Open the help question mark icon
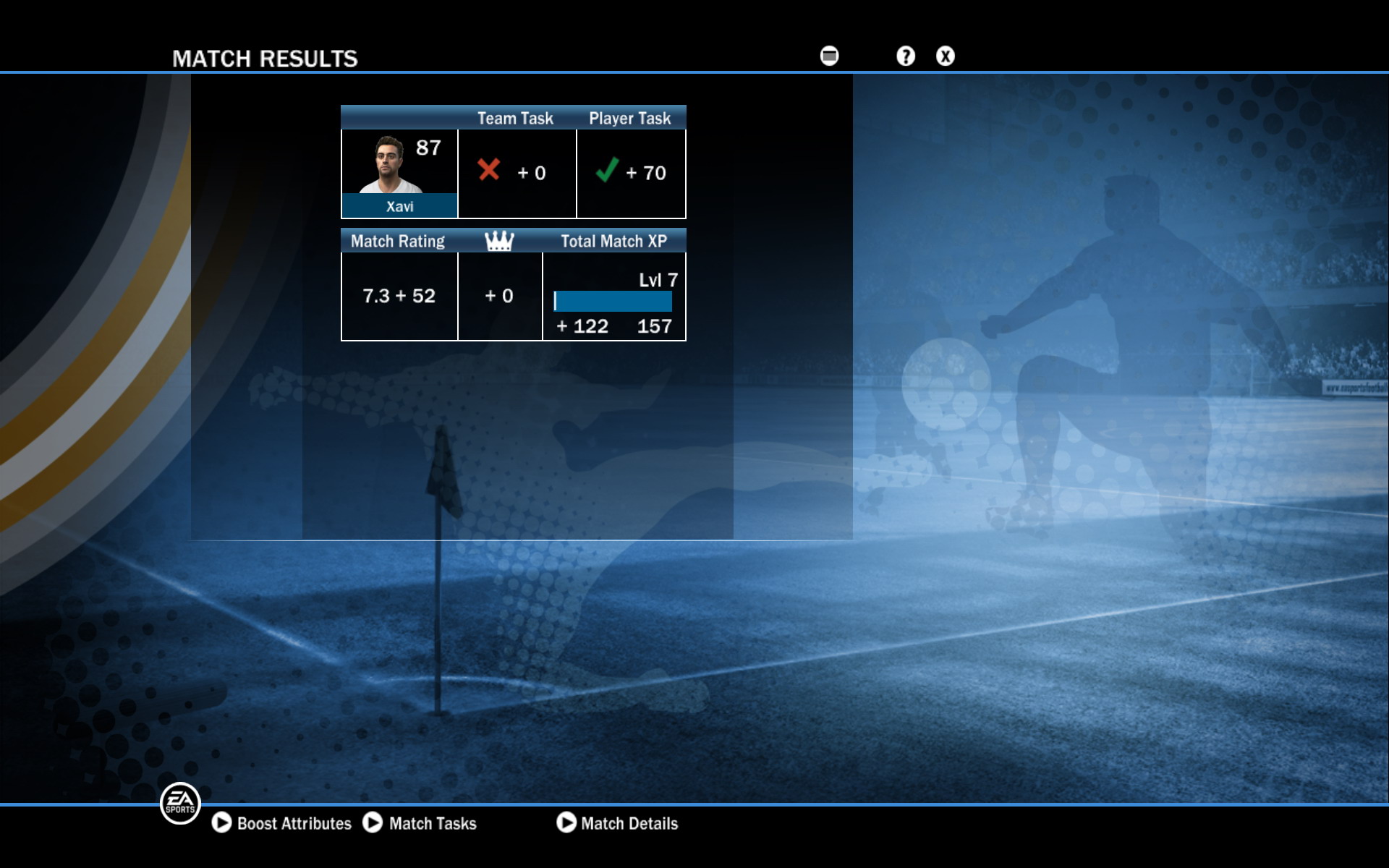This screenshot has height=868, width=1389. (x=904, y=55)
